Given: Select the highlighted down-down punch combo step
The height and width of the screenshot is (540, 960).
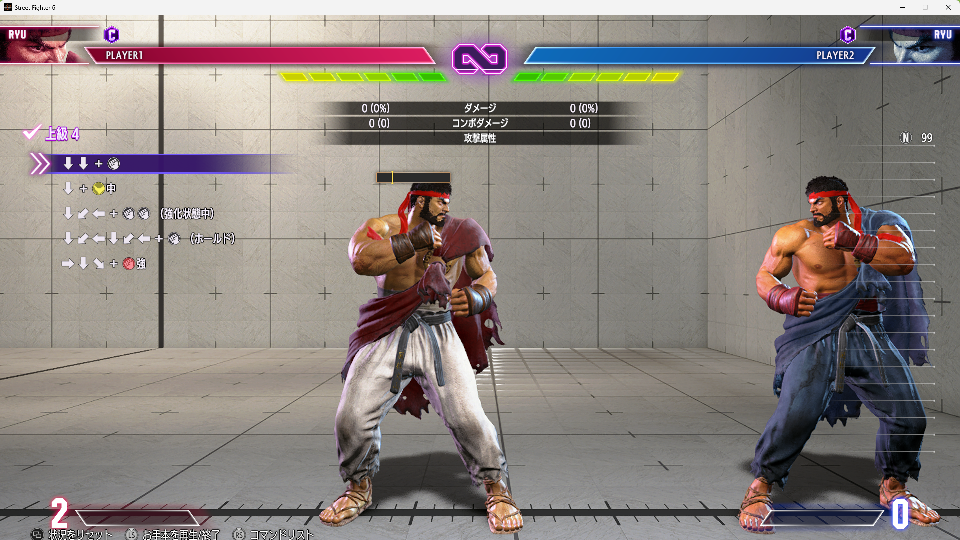Looking at the screenshot, I should (92, 163).
